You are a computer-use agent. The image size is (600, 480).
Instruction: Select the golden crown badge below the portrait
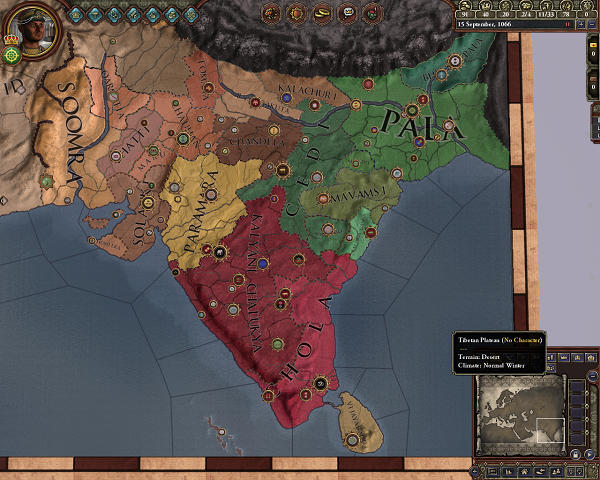click(x=11, y=41)
